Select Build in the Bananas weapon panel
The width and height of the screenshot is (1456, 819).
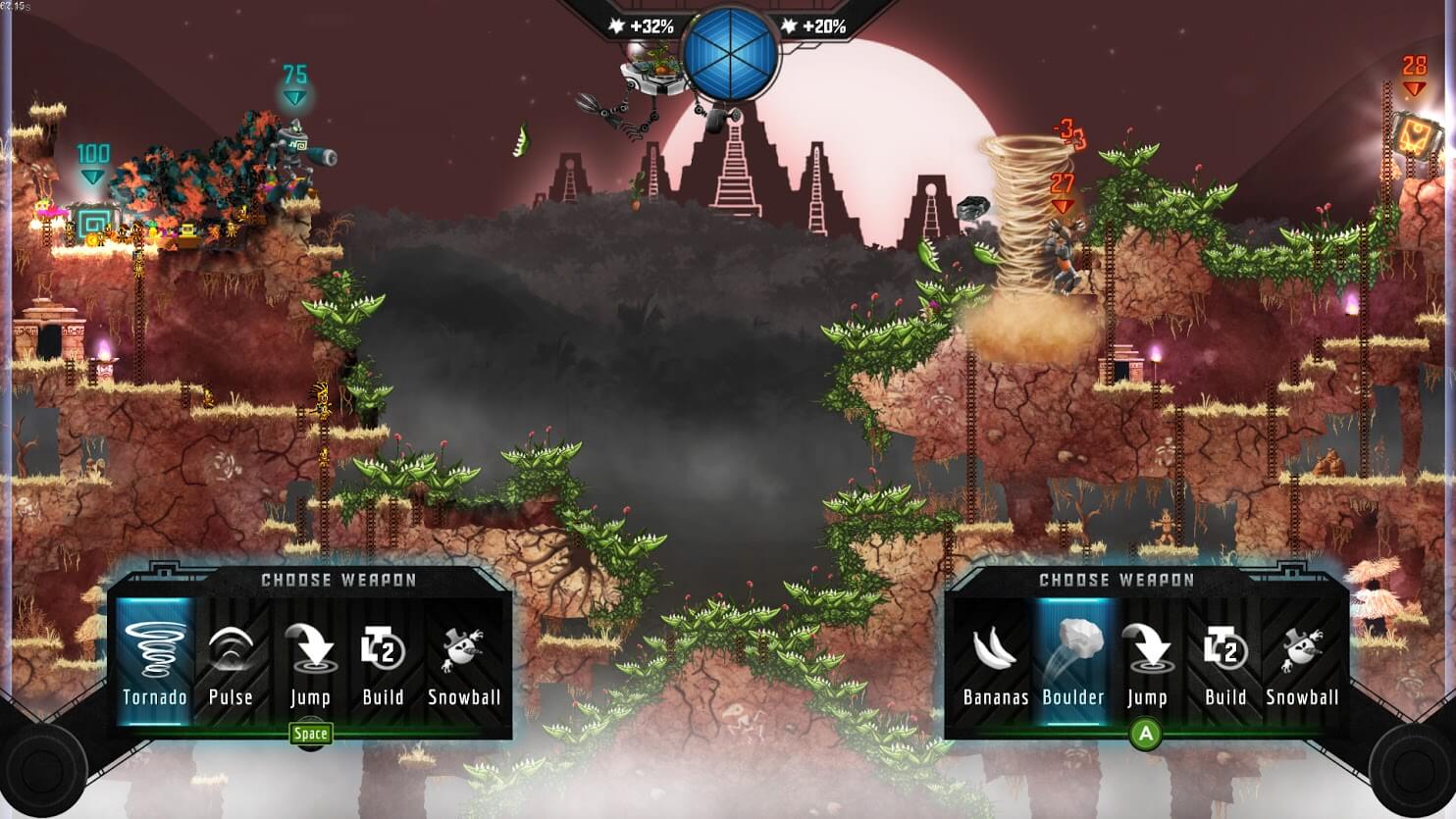click(x=1224, y=662)
